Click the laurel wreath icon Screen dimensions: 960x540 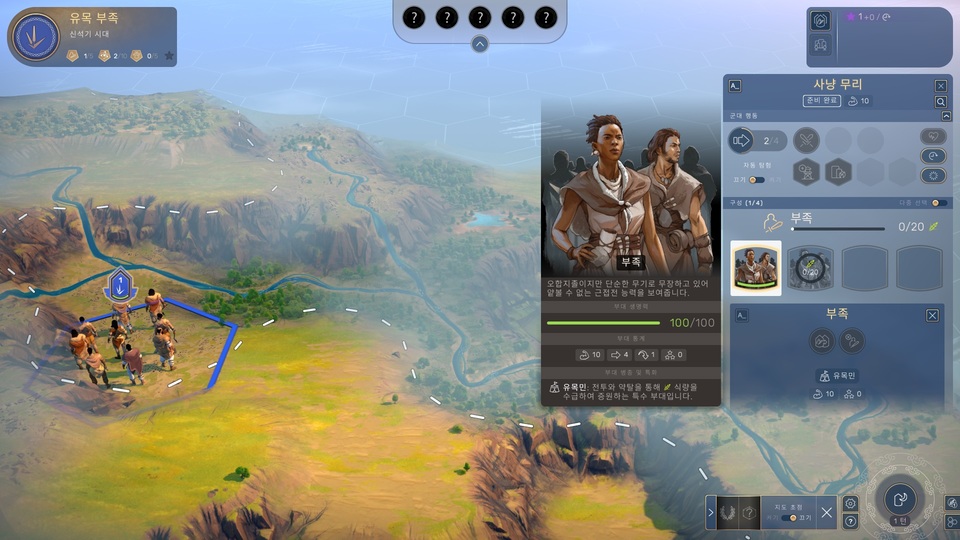click(x=729, y=513)
